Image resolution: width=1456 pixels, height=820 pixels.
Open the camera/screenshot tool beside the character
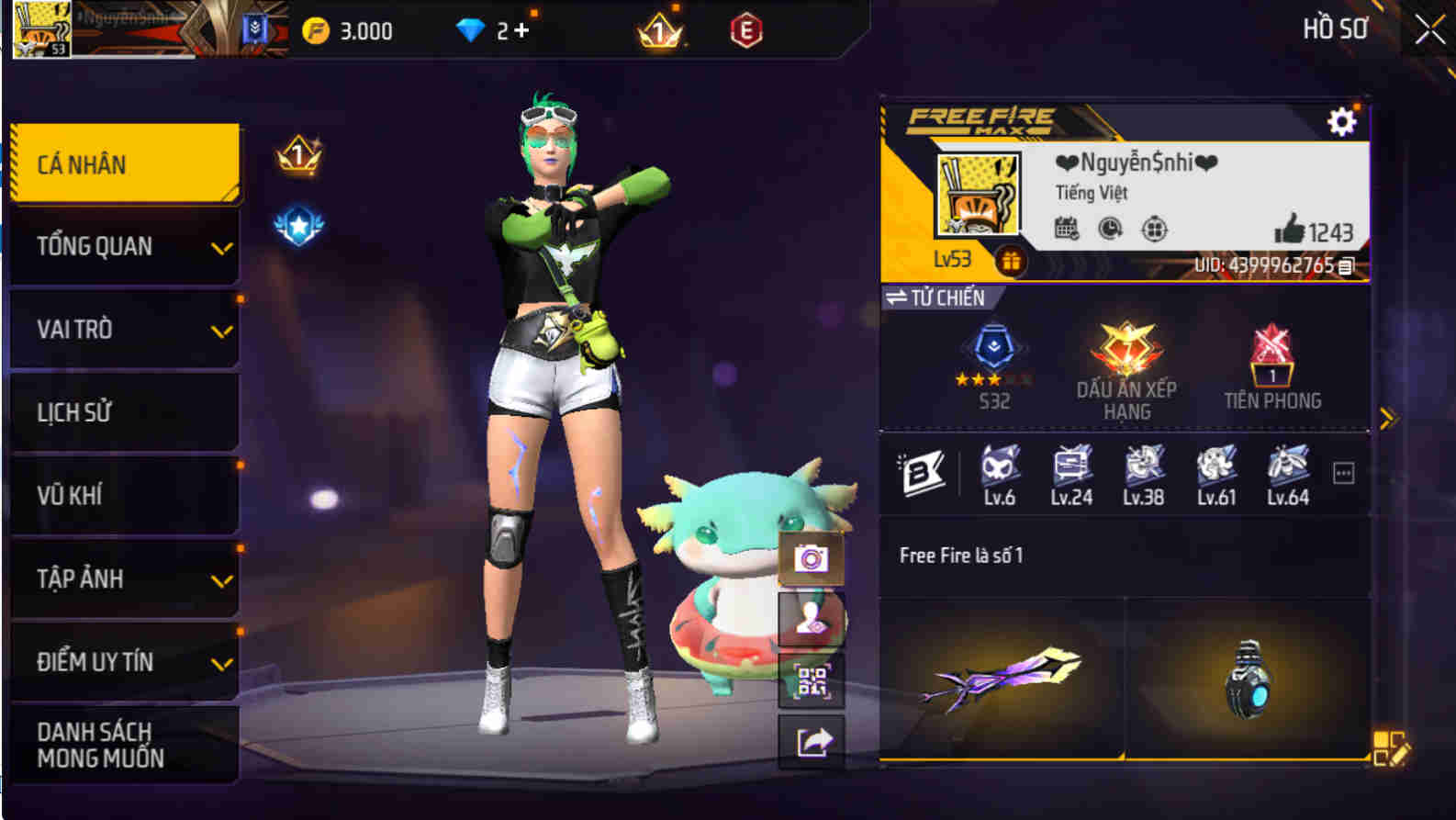[812, 557]
